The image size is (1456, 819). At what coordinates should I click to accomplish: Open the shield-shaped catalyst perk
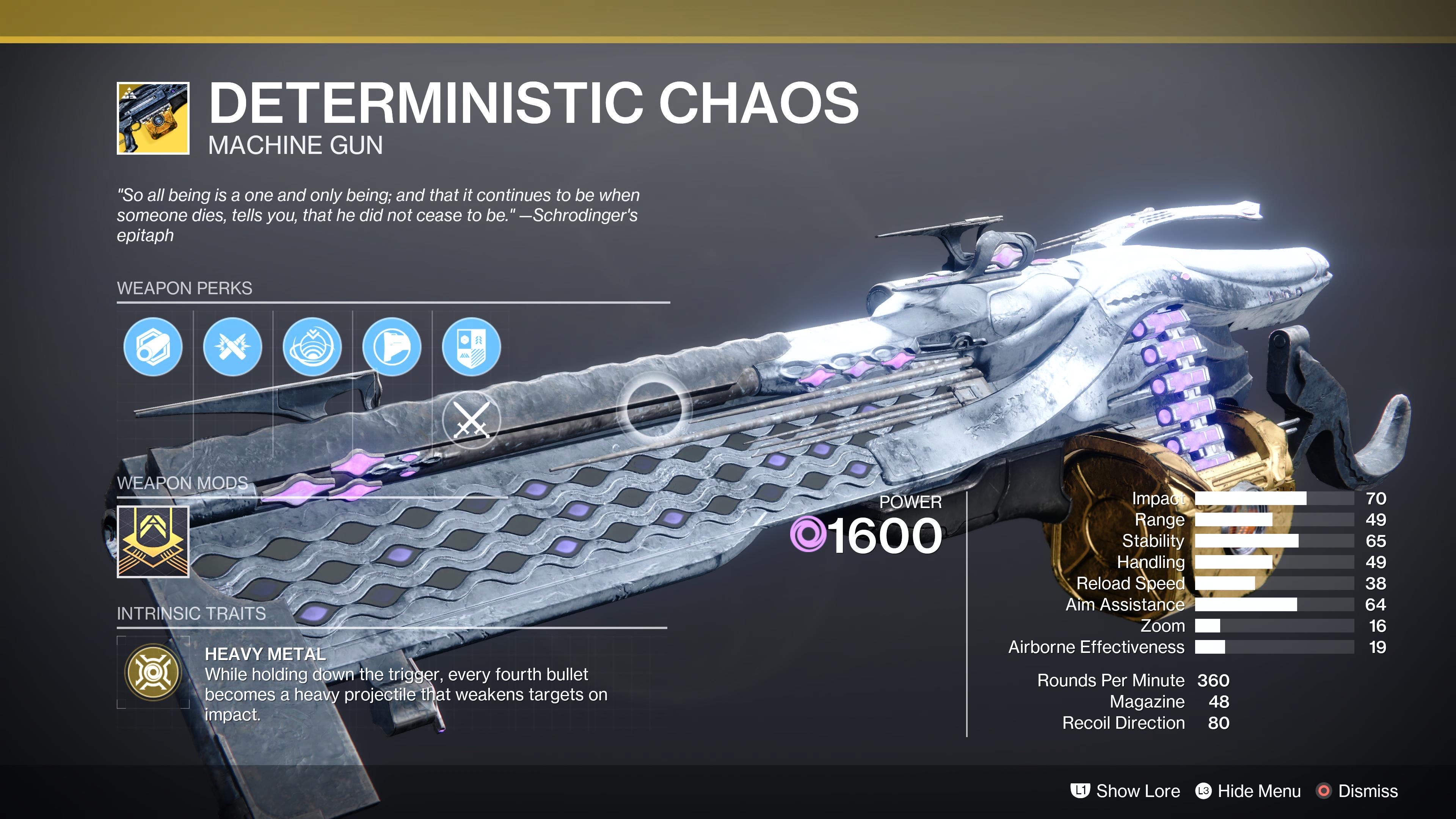pyautogui.click(x=471, y=347)
